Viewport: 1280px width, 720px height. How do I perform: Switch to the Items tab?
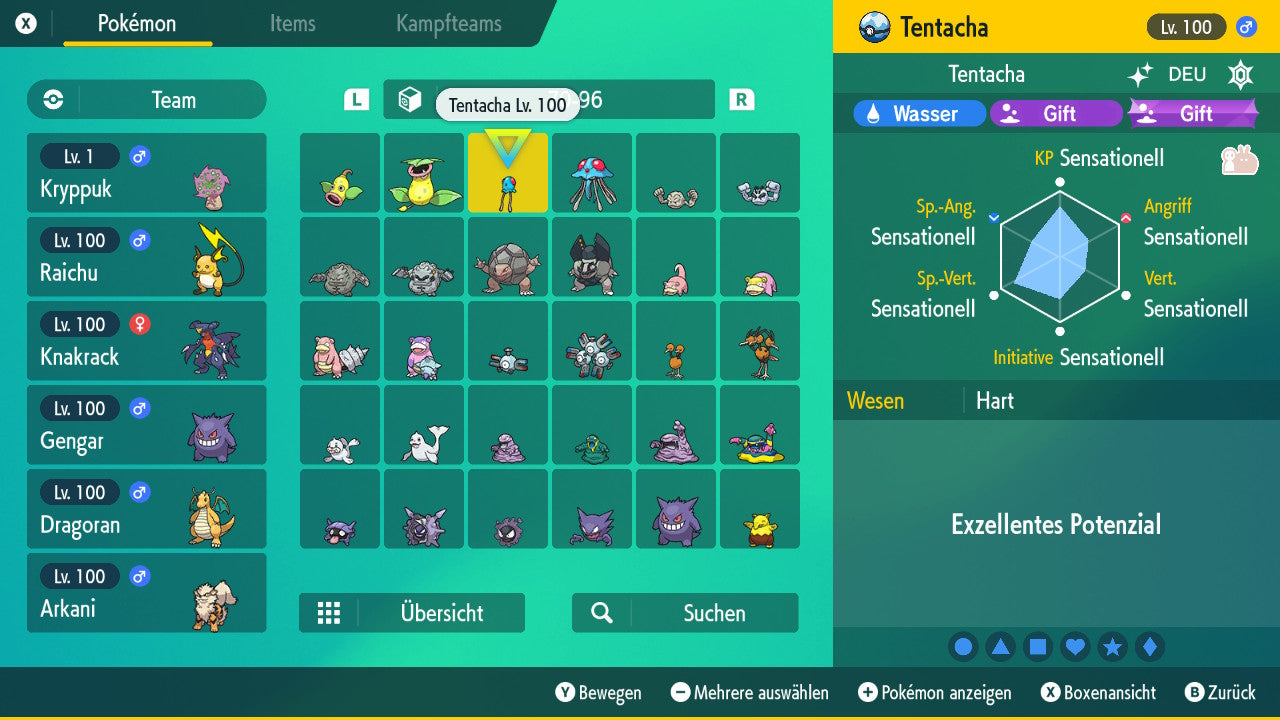292,24
